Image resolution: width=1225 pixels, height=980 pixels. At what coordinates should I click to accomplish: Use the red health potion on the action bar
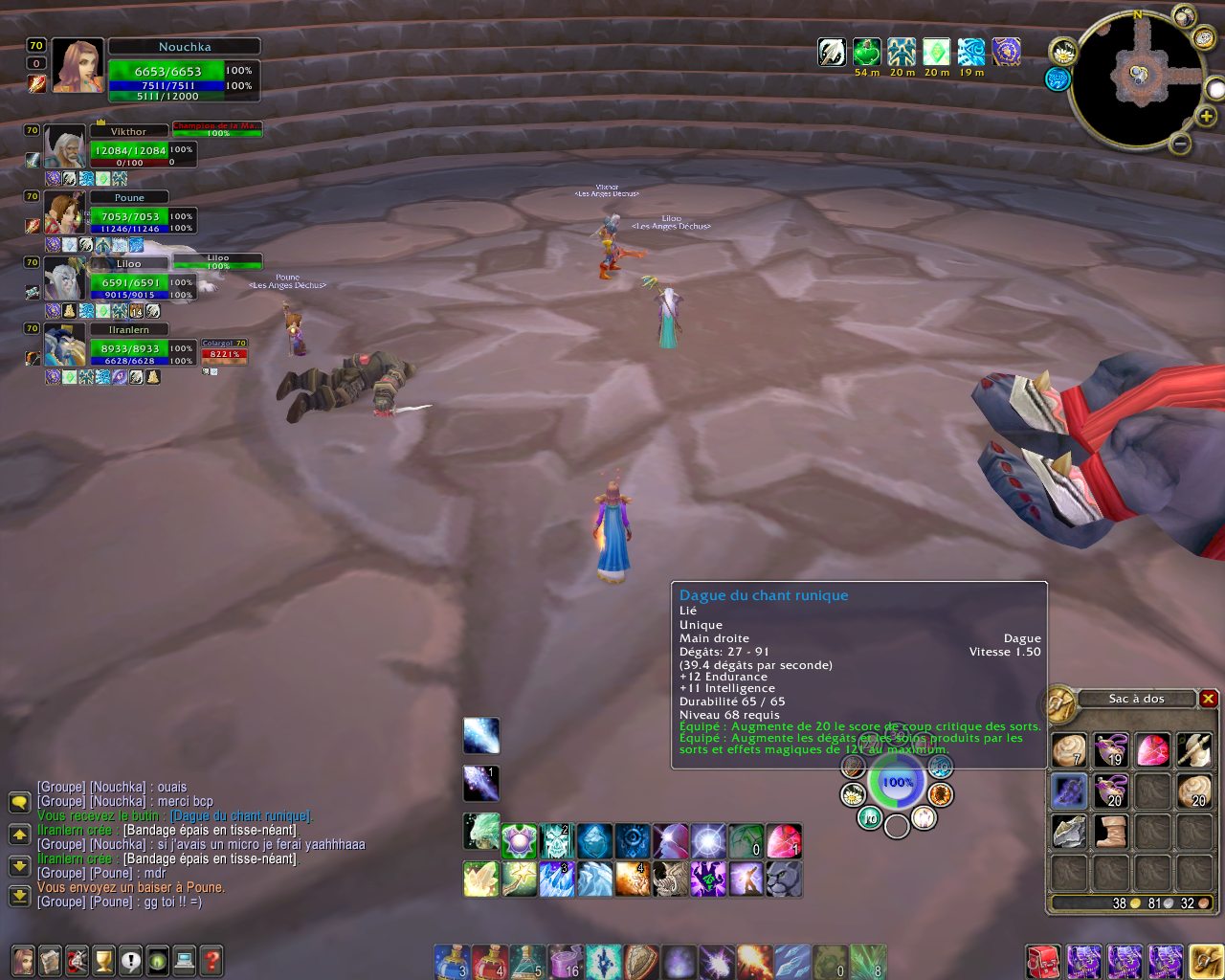(489, 961)
